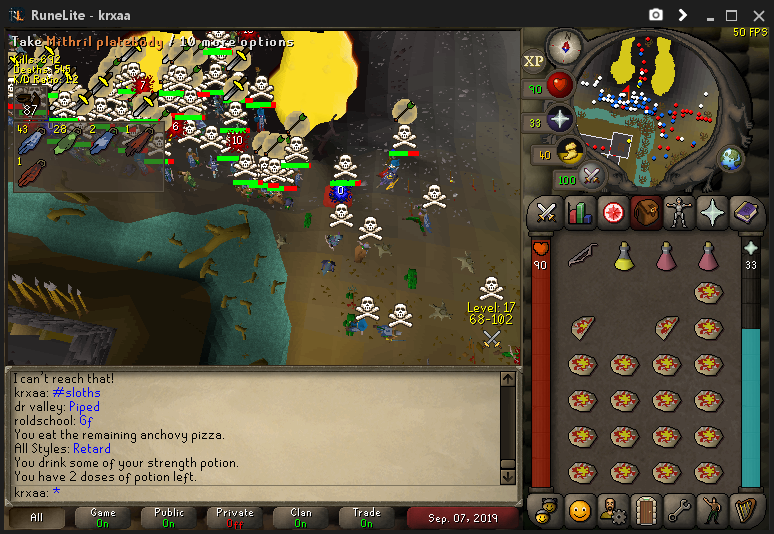Switch to the Skills tab
Viewport: 774px width, 534px height.
[579, 212]
